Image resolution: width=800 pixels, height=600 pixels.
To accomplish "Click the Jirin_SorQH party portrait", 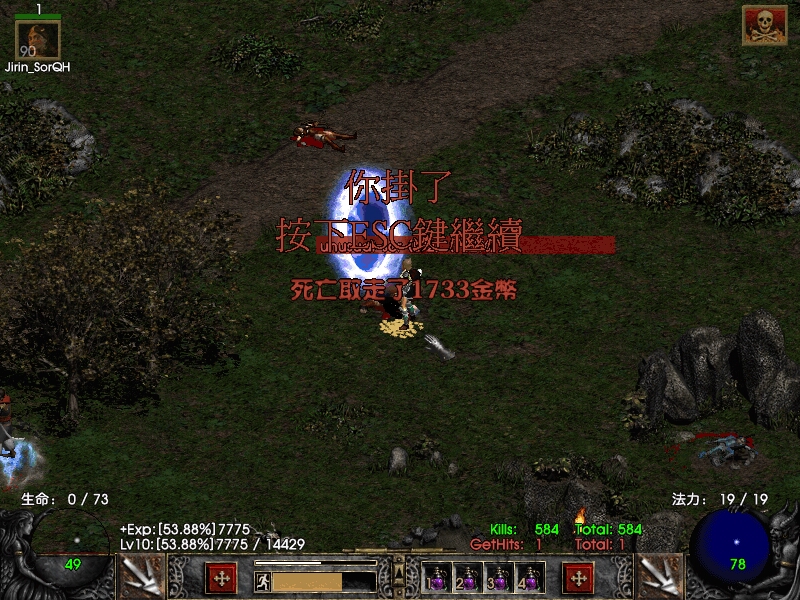I will [38, 40].
